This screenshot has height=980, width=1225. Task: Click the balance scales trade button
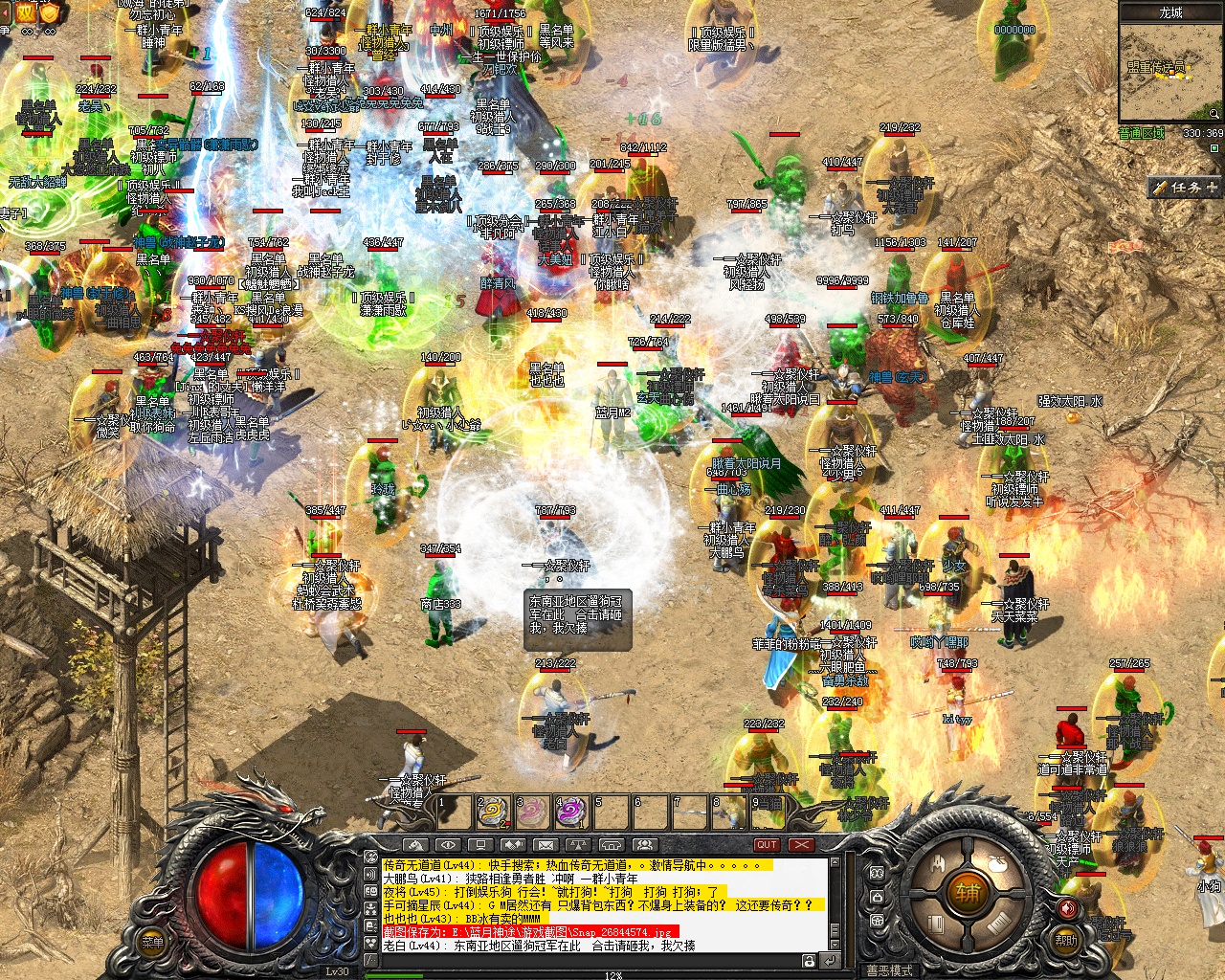click(578, 845)
